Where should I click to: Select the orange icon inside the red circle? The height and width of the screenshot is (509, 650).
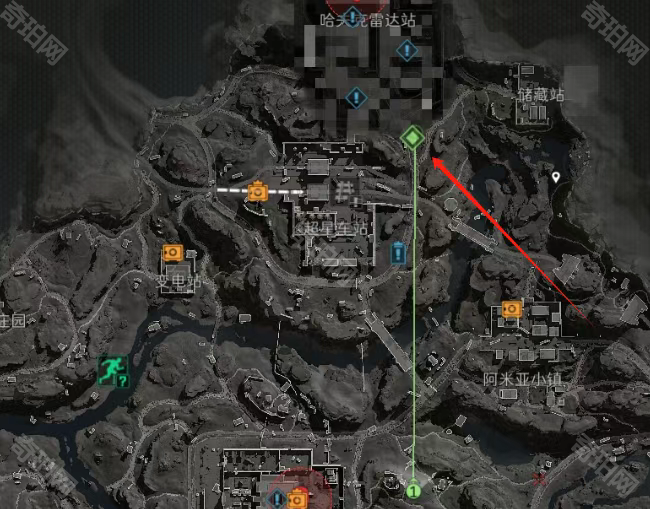pos(297,497)
